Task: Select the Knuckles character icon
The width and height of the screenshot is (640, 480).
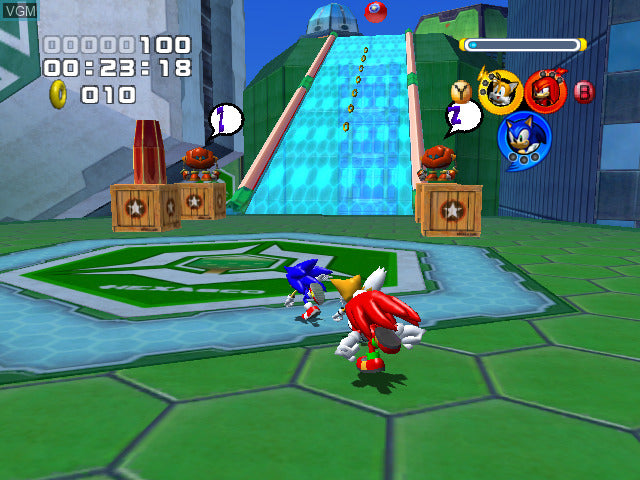Action: 545,91
